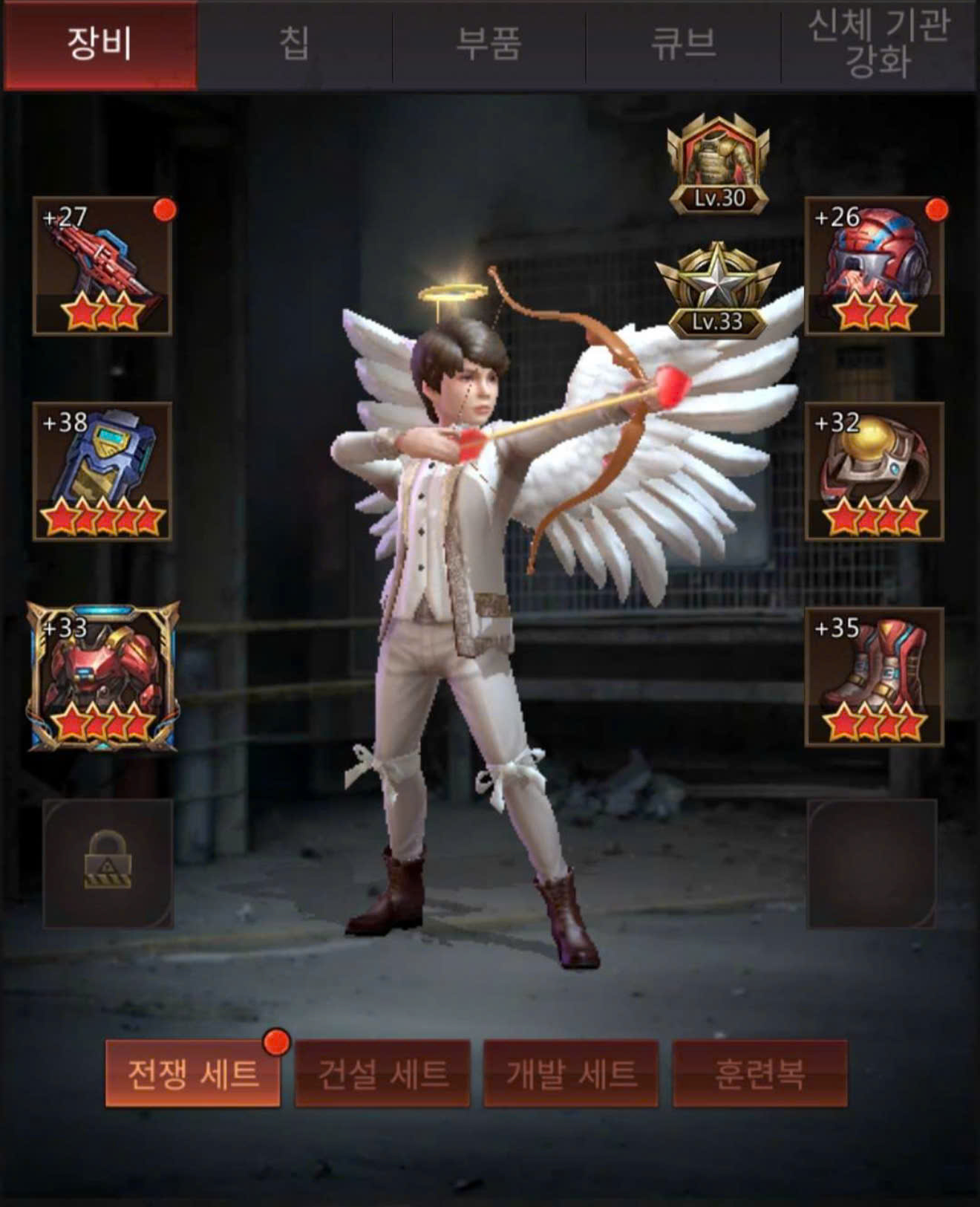Open the 신체 기관 강화 tab
This screenshot has width=980, height=1207.
pos(878,45)
